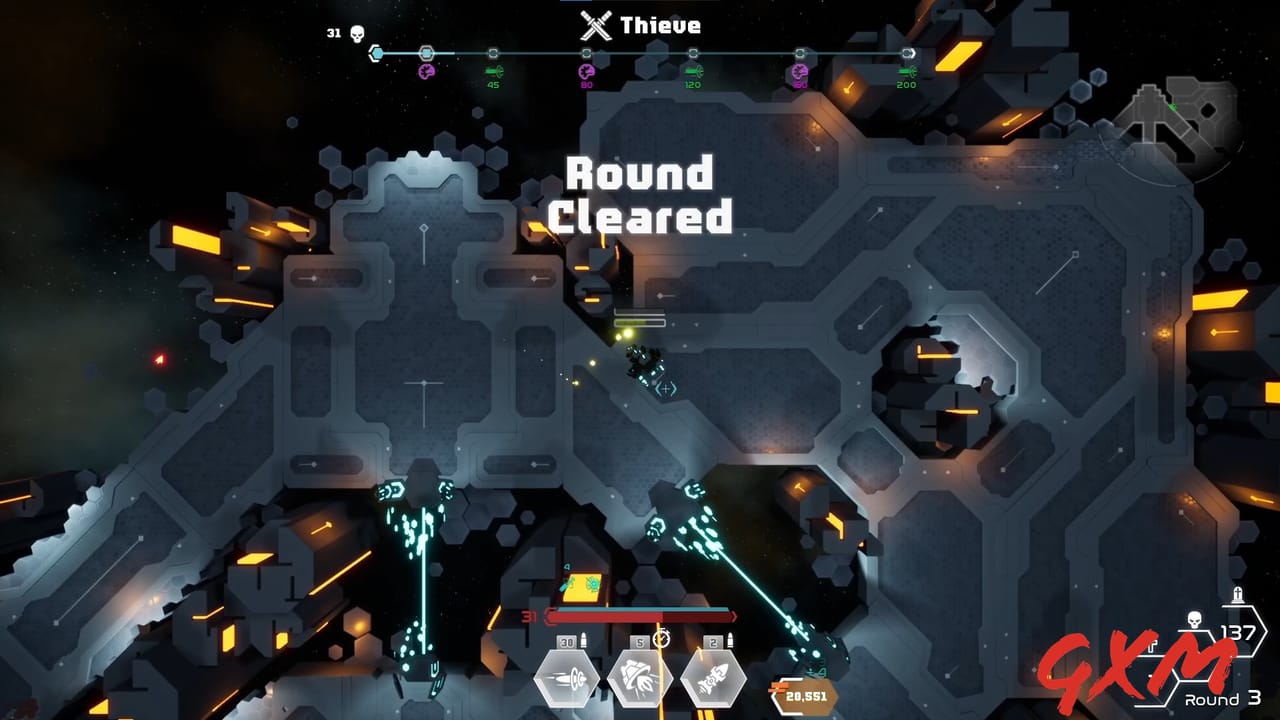The height and width of the screenshot is (720, 1280).
Task: Click the cooldown clock above the drill ability
Action: 660,637
